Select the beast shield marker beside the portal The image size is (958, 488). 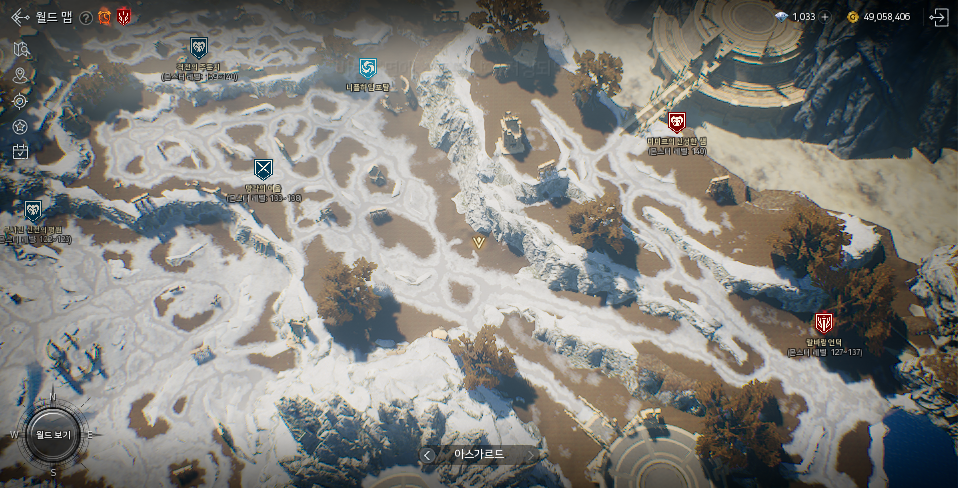click(198, 47)
